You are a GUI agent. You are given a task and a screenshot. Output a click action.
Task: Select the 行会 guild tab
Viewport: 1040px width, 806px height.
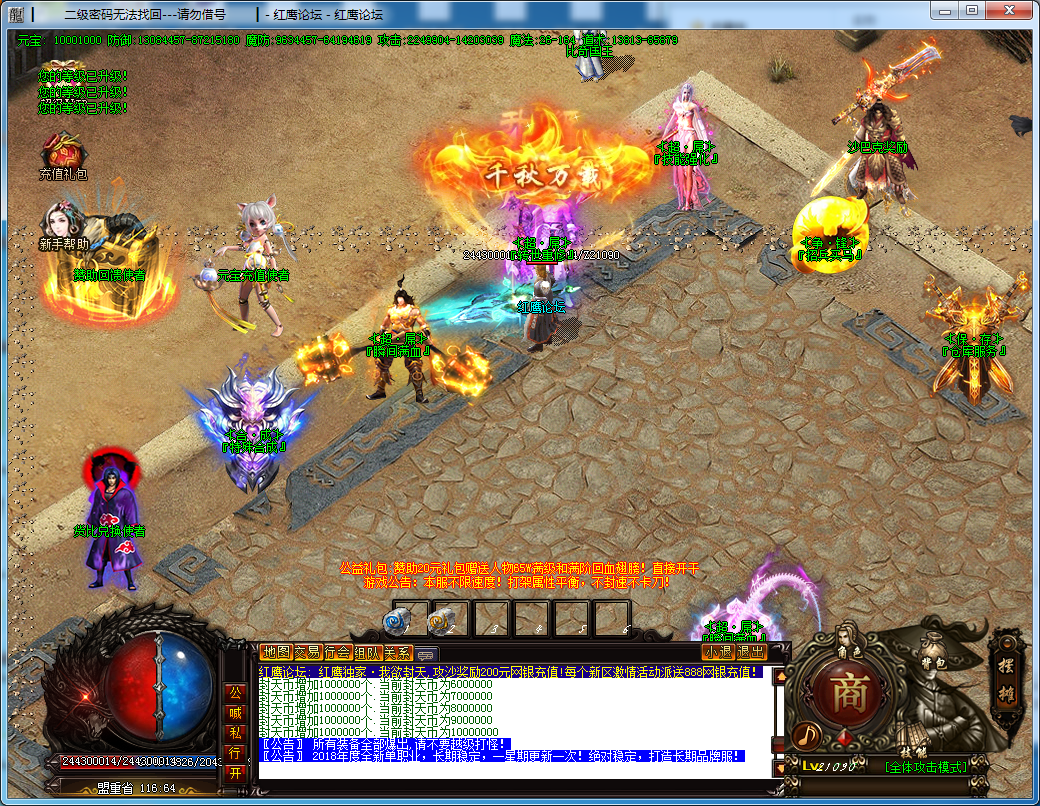click(337, 652)
